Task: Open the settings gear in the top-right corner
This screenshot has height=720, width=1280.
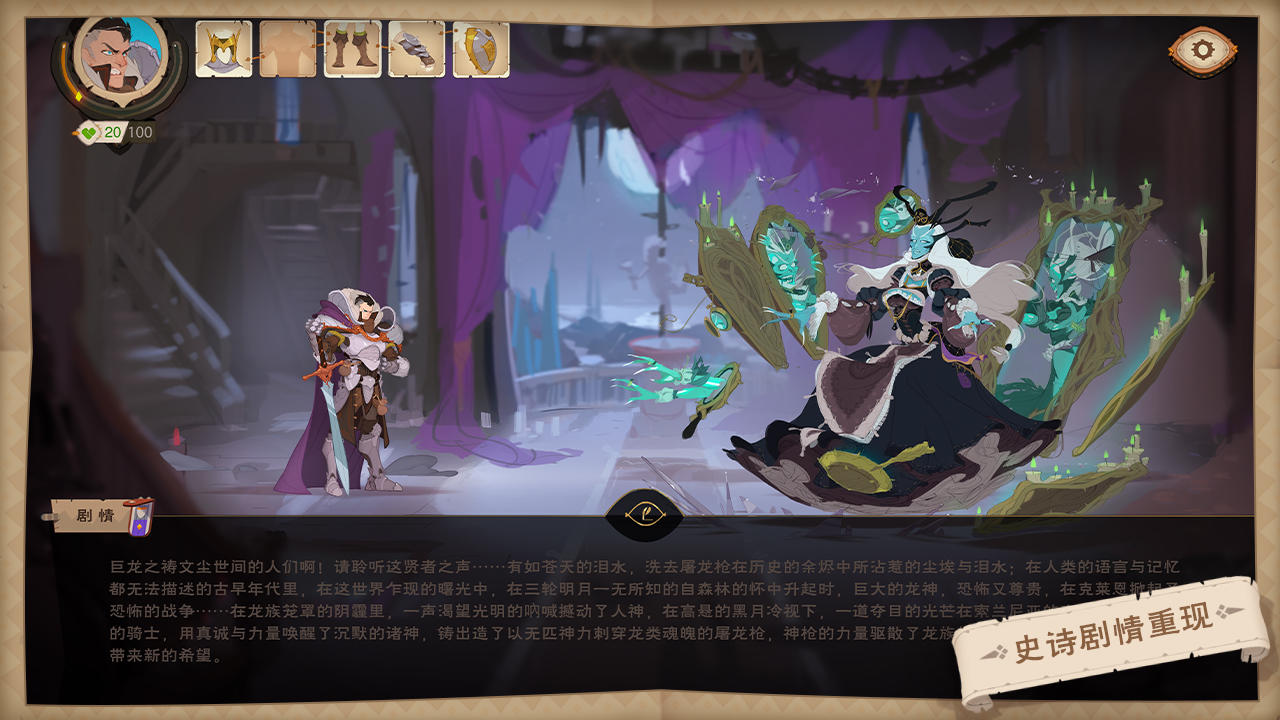Action: click(1203, 47)
